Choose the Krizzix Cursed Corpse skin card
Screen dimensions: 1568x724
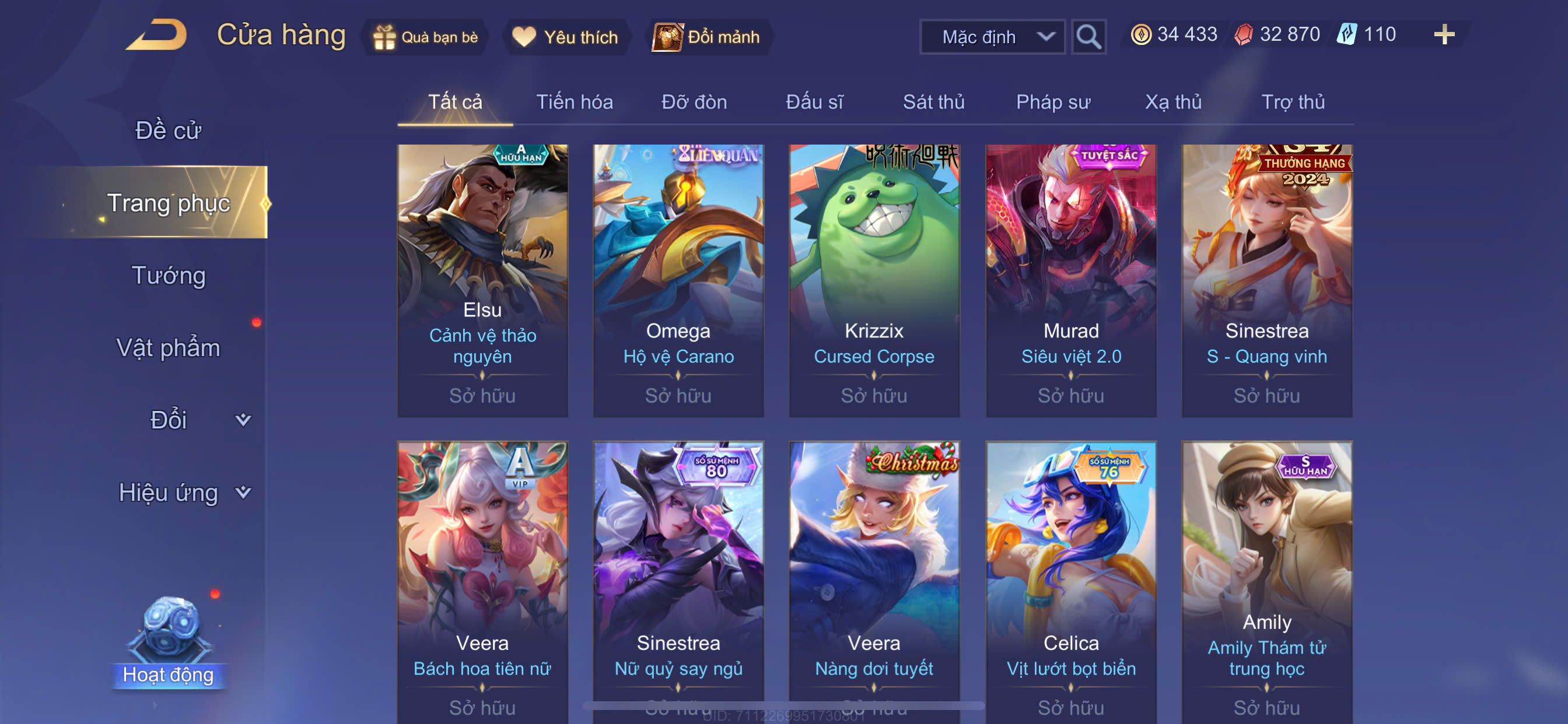(x=874, y=280)
